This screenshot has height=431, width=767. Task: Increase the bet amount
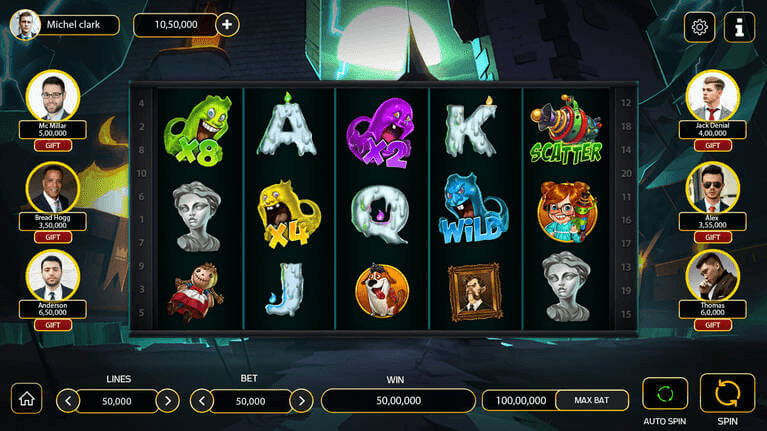coord(301,401)
